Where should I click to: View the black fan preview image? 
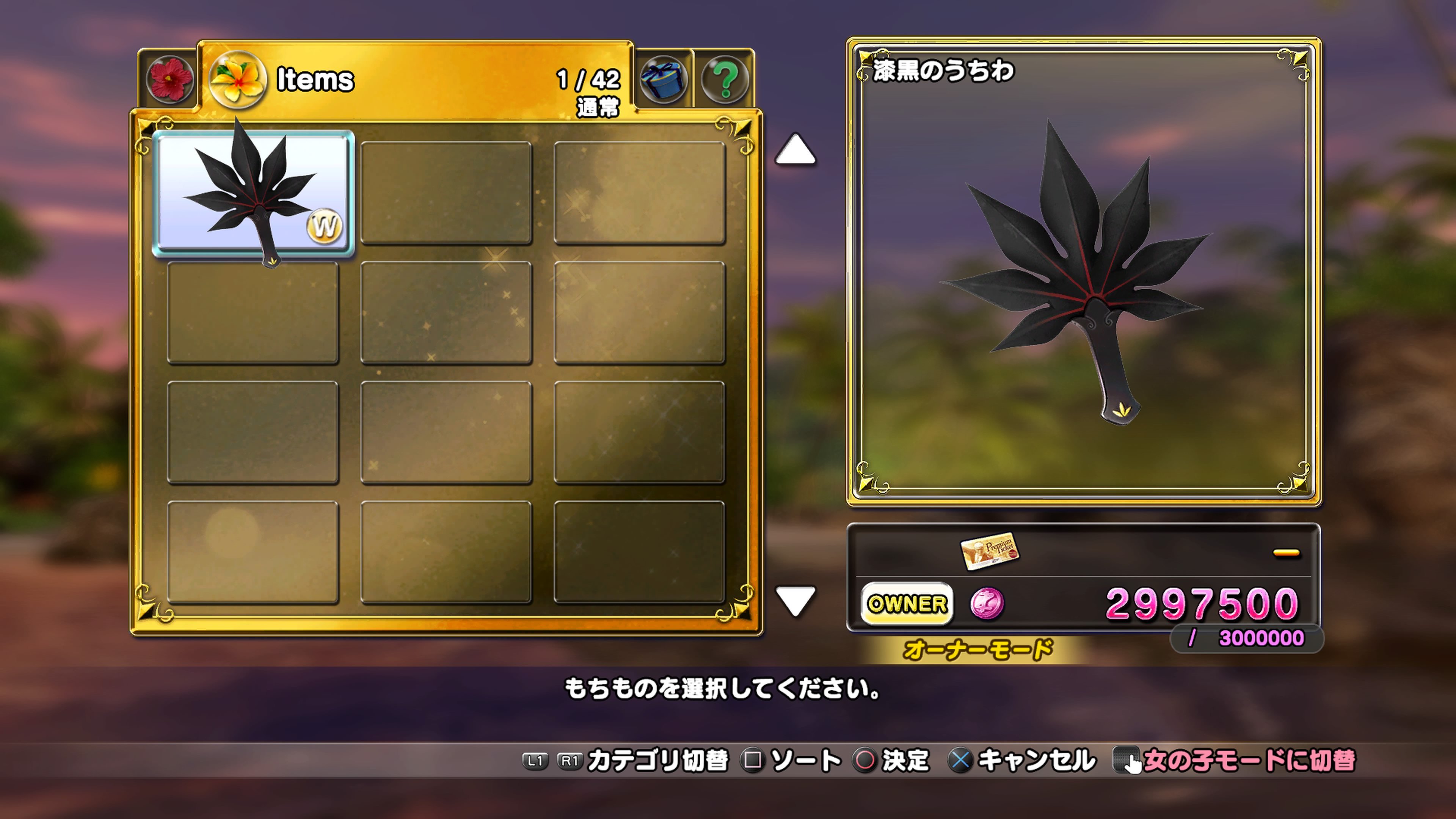[1083, 271]
